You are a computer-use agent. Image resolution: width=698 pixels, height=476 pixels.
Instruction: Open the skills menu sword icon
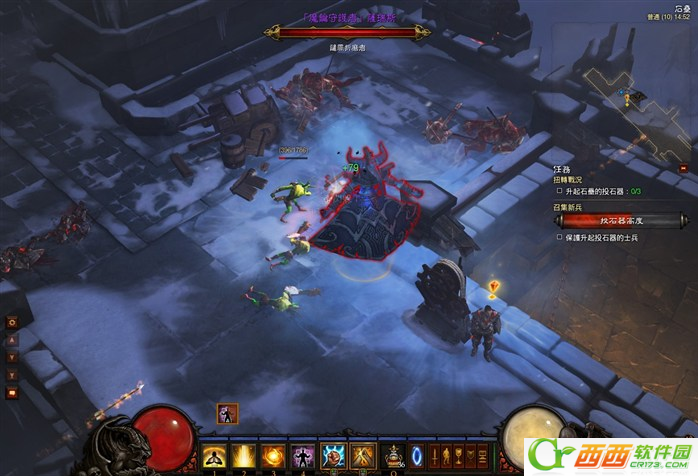436,457
